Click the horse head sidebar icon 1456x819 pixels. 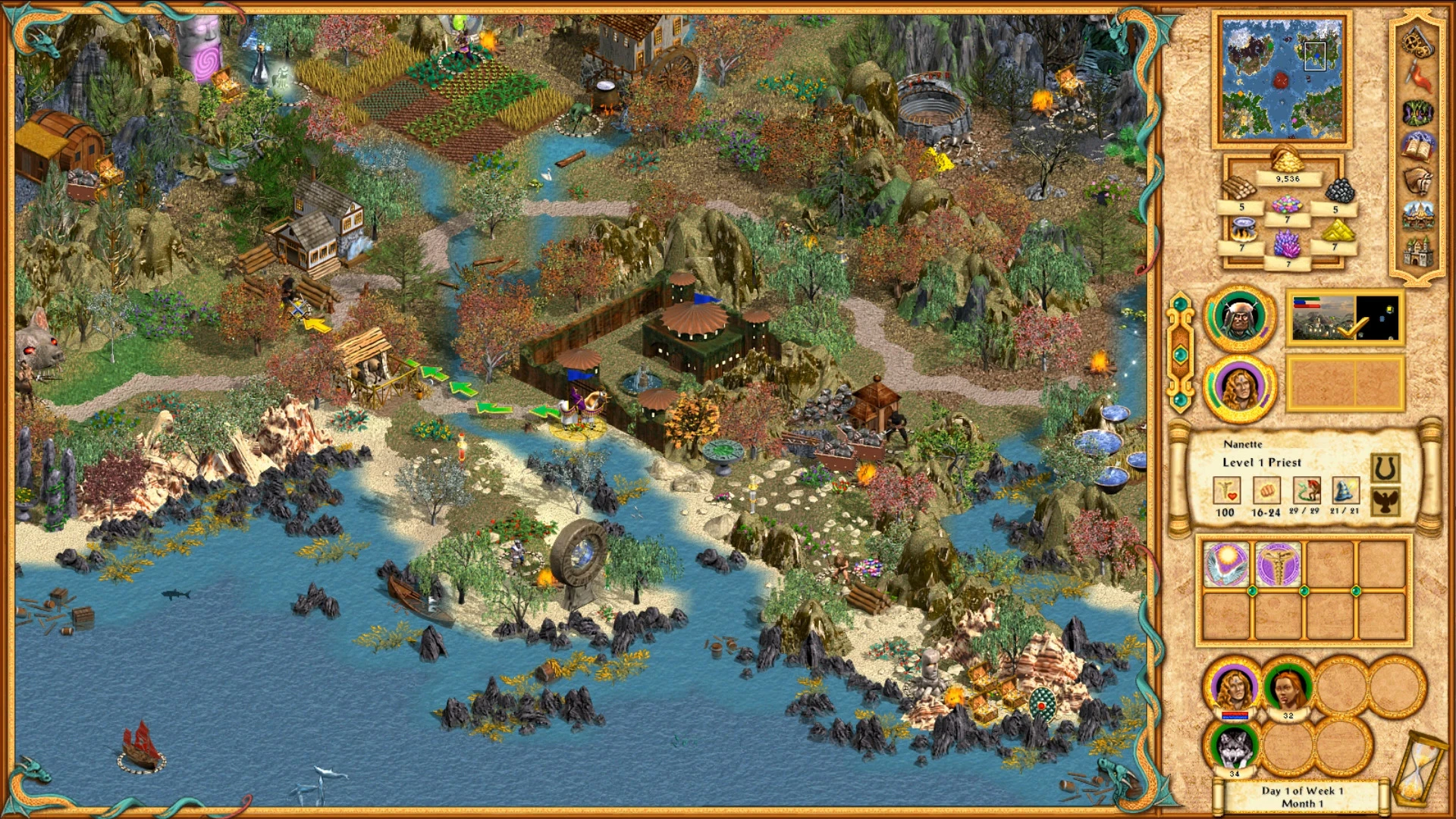pos(1418,180)
